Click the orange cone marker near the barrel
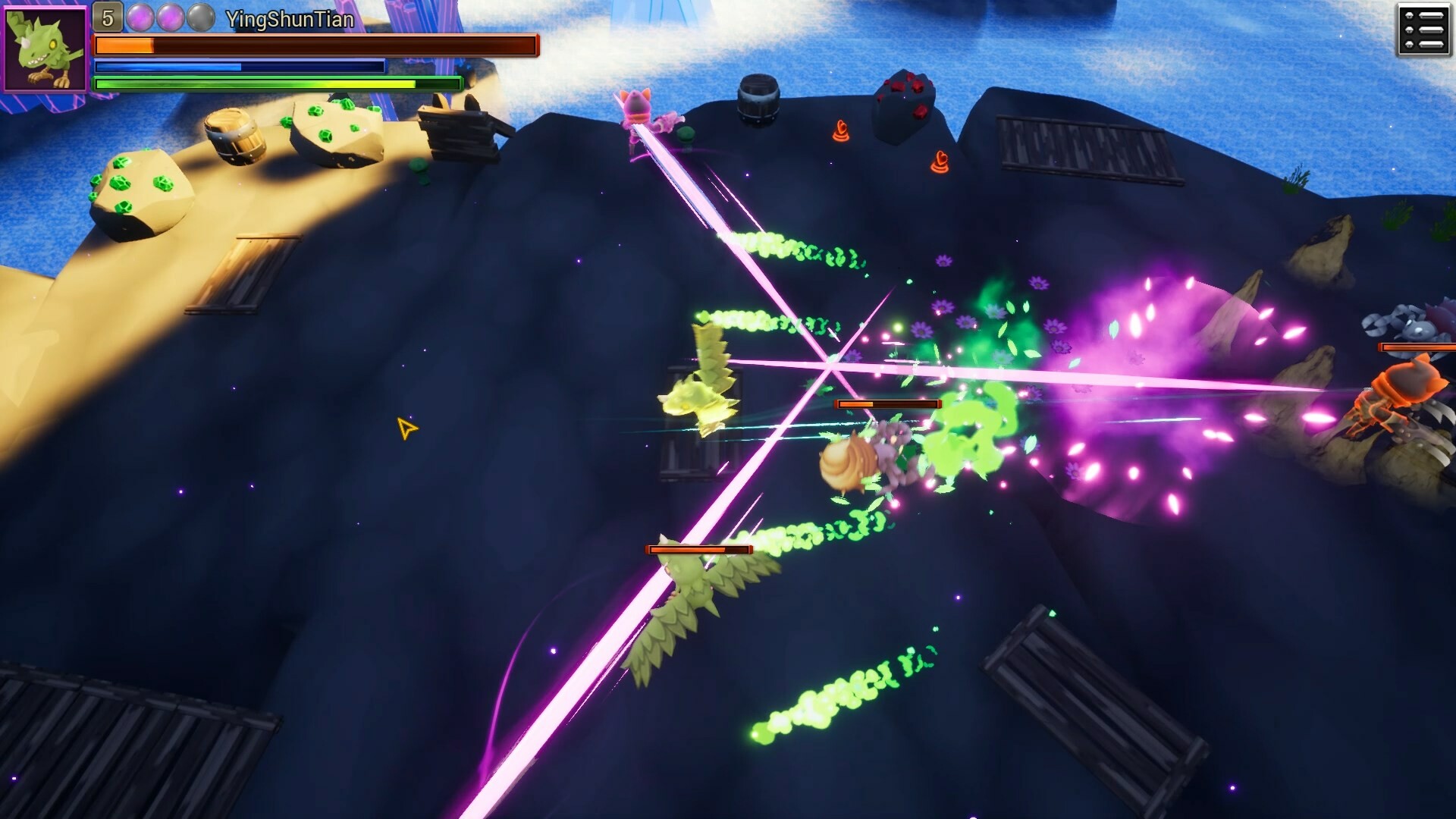1456x819 pixels. 840,131
